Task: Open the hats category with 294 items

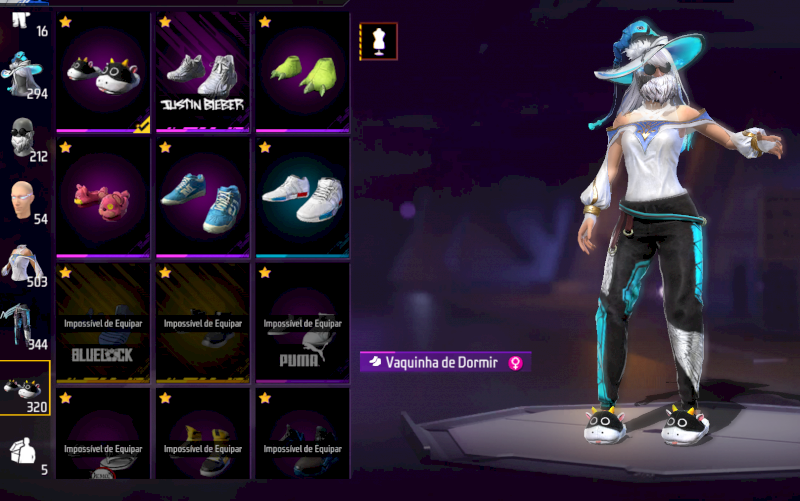Action: point(26,73)
